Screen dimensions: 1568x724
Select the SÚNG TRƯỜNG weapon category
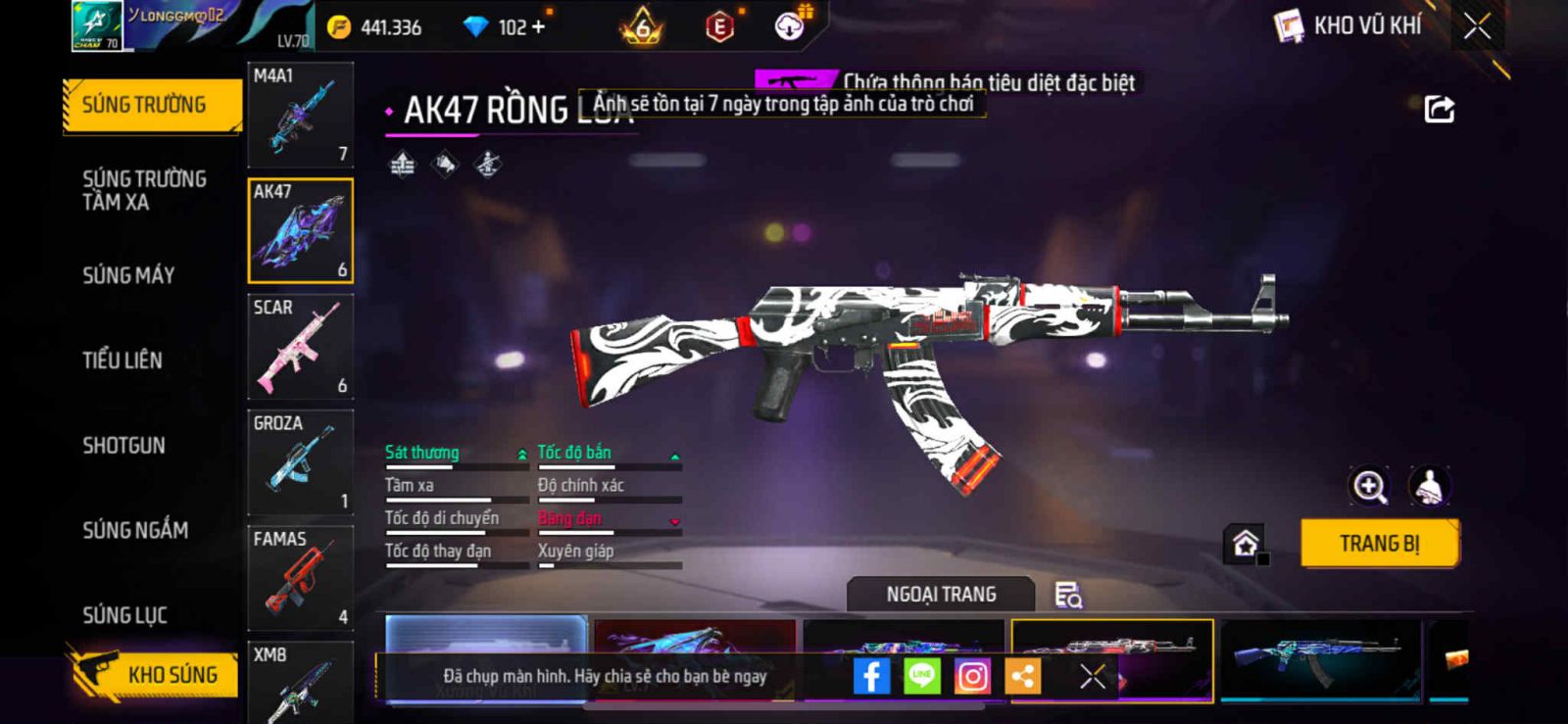pyautogui.click(x=149, y=105)
